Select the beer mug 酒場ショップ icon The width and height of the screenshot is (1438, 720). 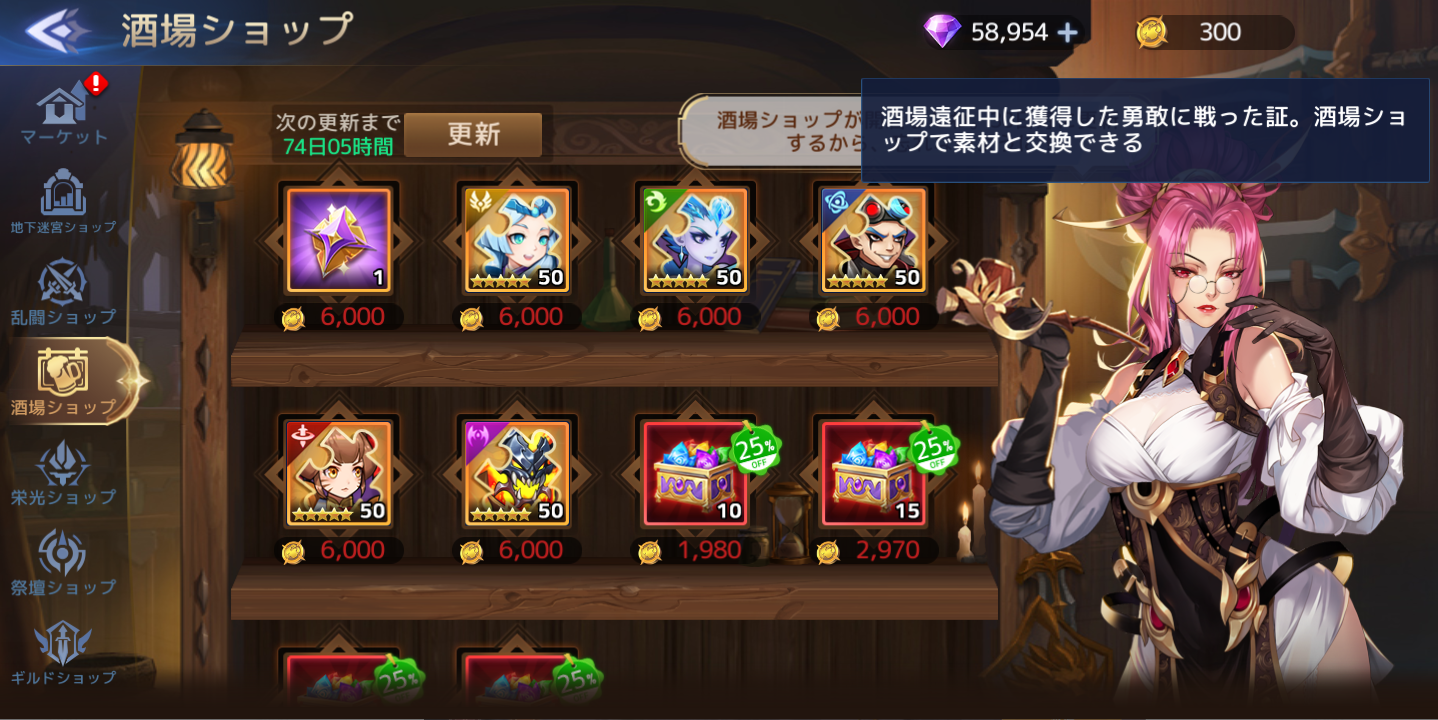pos(62,372)
